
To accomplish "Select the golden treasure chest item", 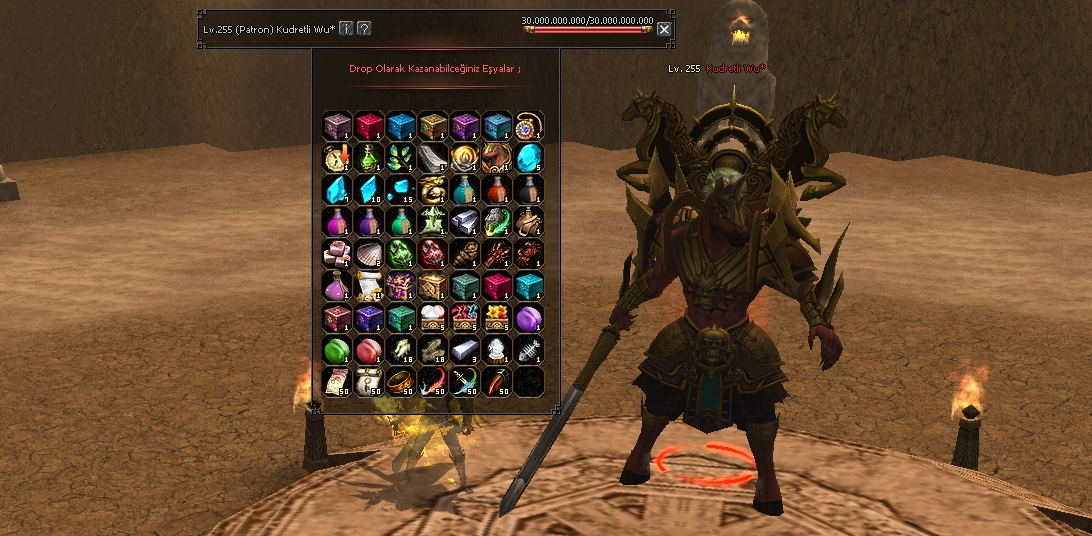I will click(x=433, y=286).
